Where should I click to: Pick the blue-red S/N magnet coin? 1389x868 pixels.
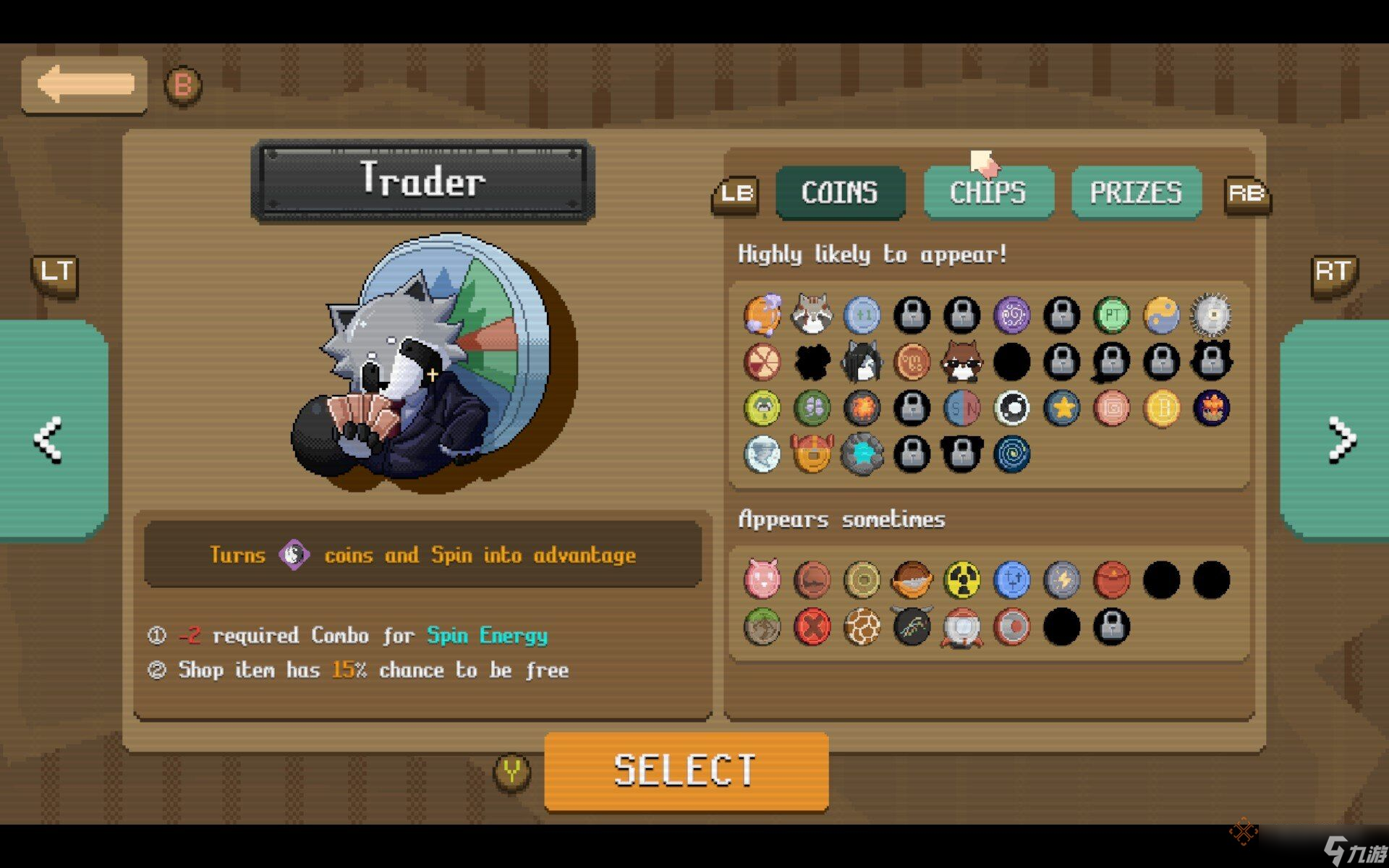click(961, 408)
